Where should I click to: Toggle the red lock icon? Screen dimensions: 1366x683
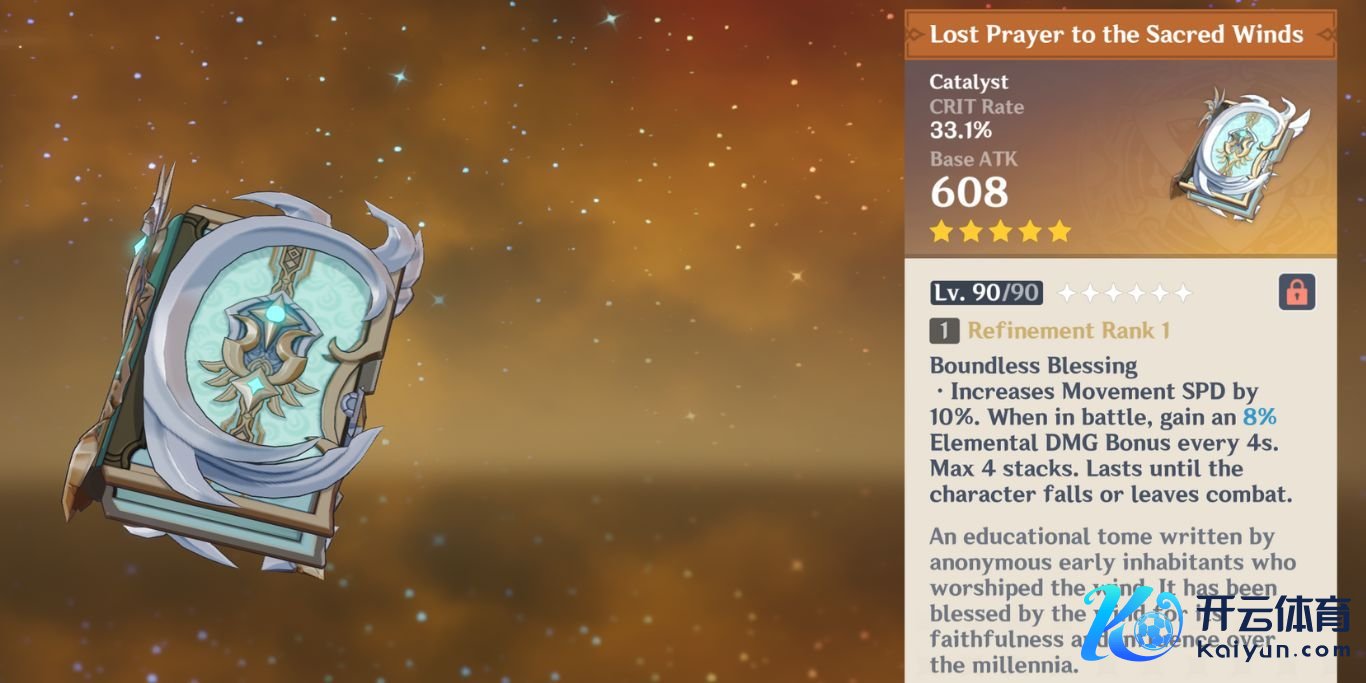(x=1296, y=292)
